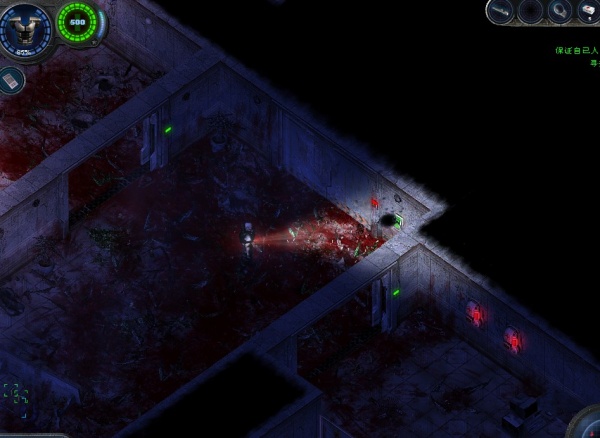Select the rifle weapon slot
600x438 pixels.
(x=501, y=12)
